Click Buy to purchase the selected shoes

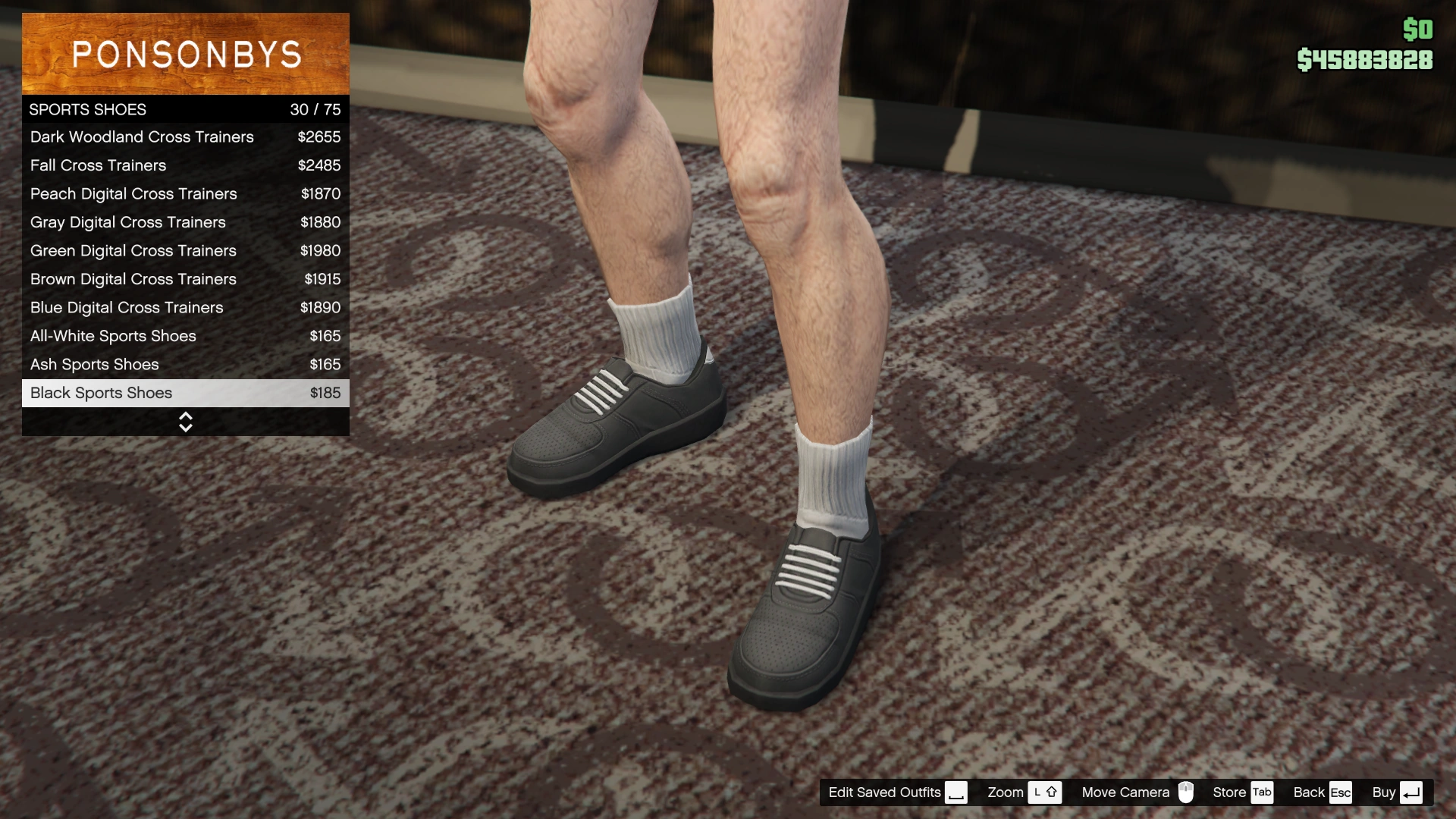click(x=1385, y=792)
